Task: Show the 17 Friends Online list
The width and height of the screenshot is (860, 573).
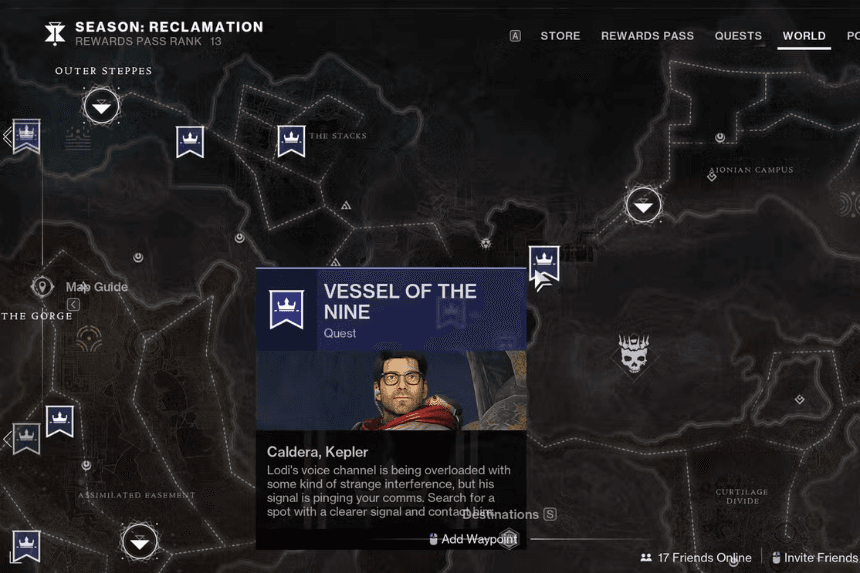Action: pos(696,557)
